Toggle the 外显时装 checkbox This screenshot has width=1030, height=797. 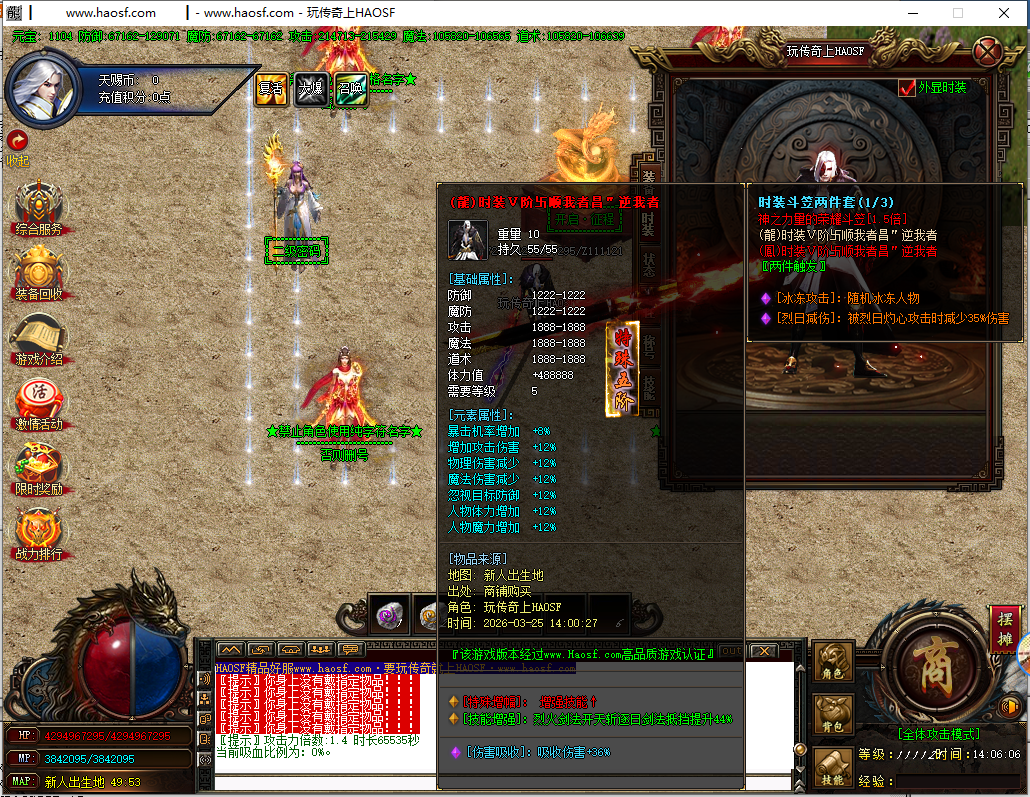tap(908, 88)
